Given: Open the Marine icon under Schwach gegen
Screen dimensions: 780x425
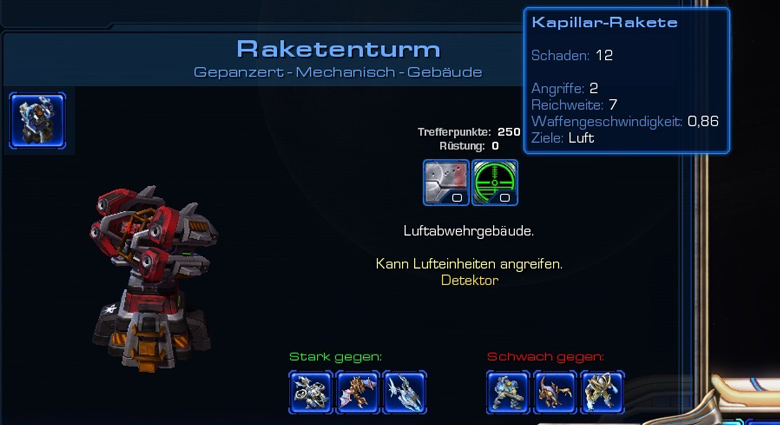Looking at the screenshot, I should tap(509, 392).
